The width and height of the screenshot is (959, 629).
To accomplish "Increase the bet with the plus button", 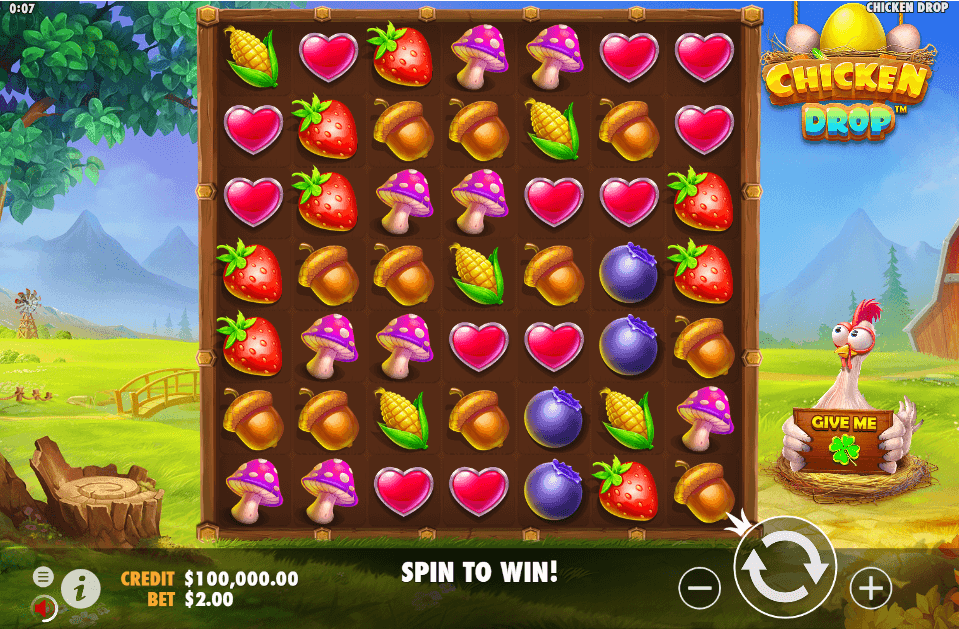I will pos(870,588).
